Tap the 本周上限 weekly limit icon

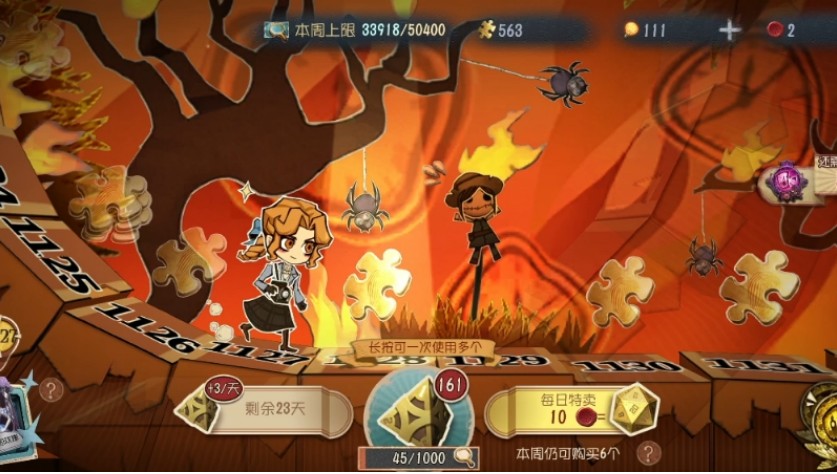pyautogui.click(x=277, y=30)
